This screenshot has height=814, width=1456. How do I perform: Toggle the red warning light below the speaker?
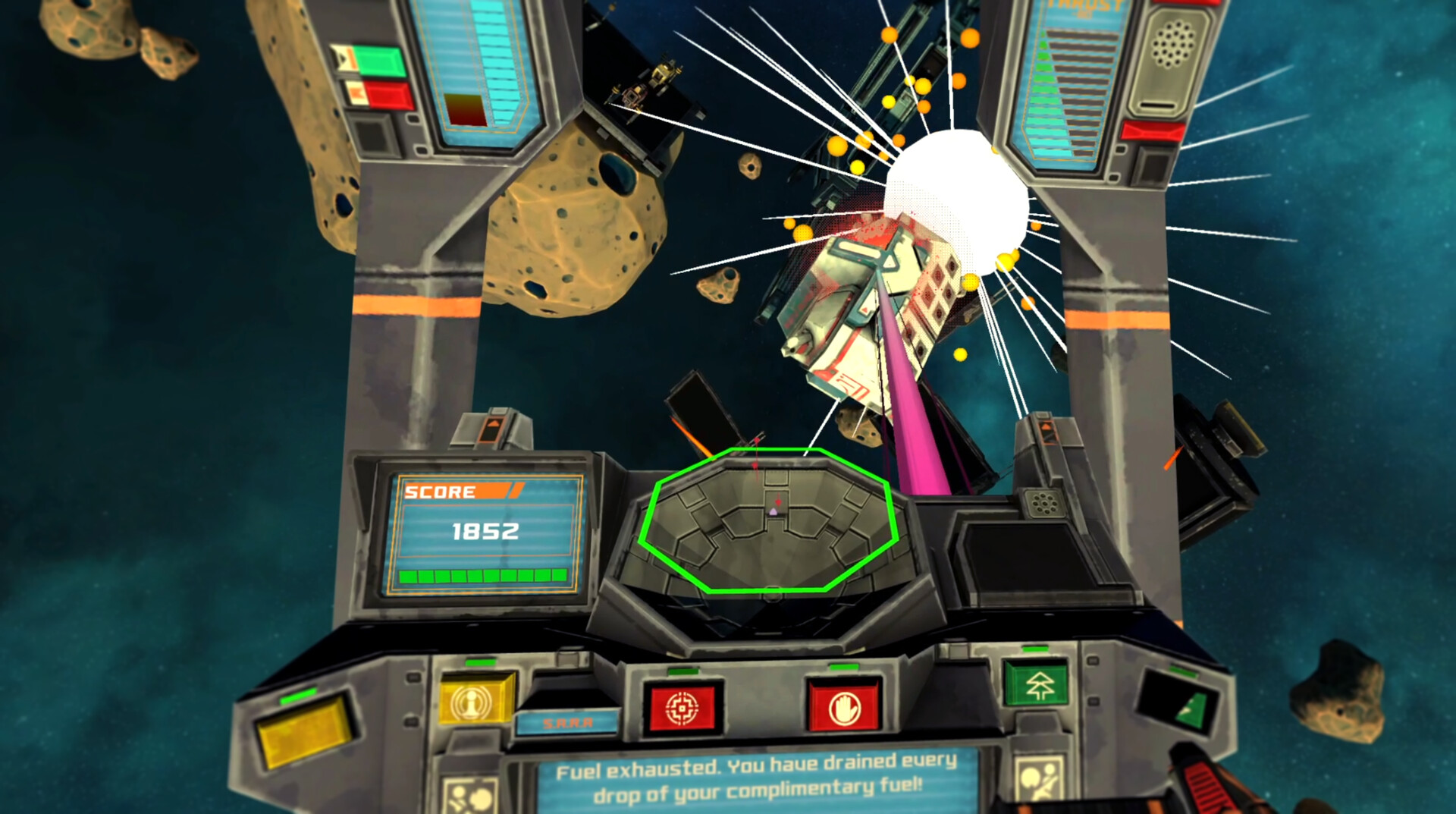pos(1152,130)
